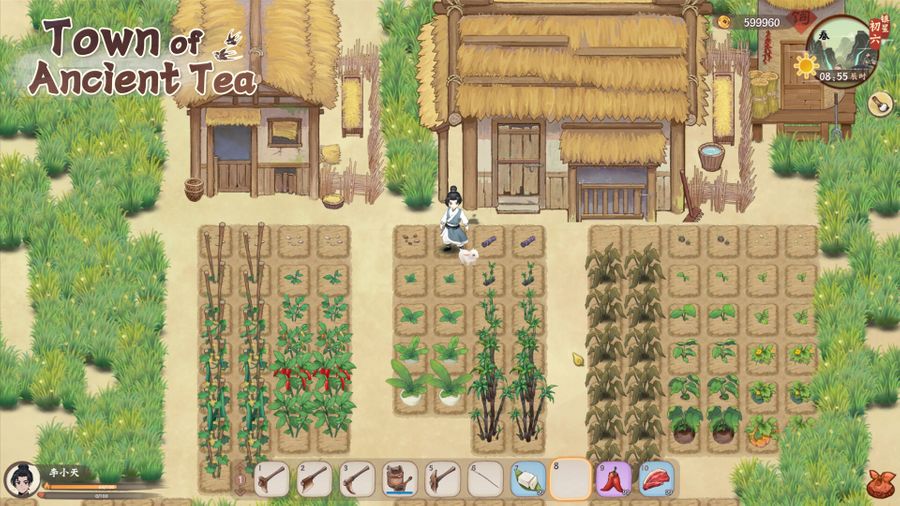
Task: Click the player portrait avatar
Action: [21, 479]
